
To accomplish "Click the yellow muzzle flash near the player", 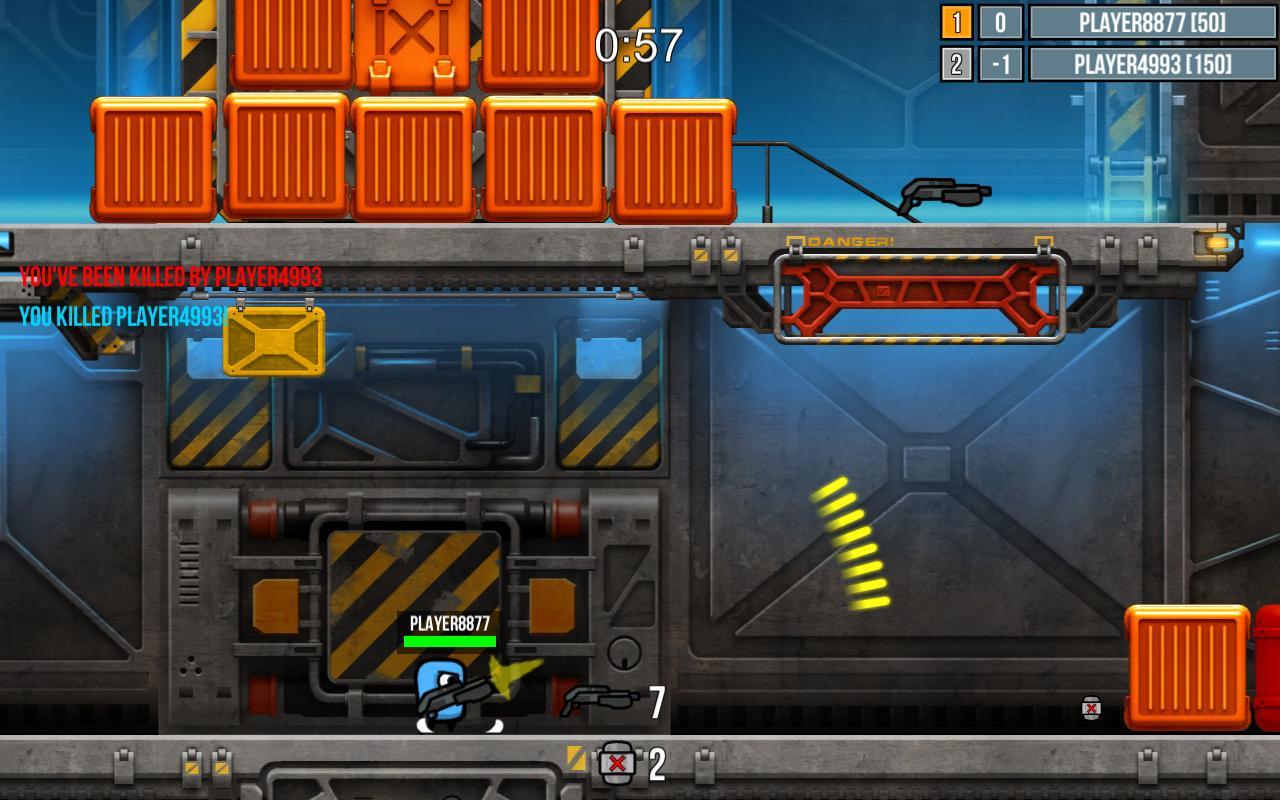I will coord(510,680).
